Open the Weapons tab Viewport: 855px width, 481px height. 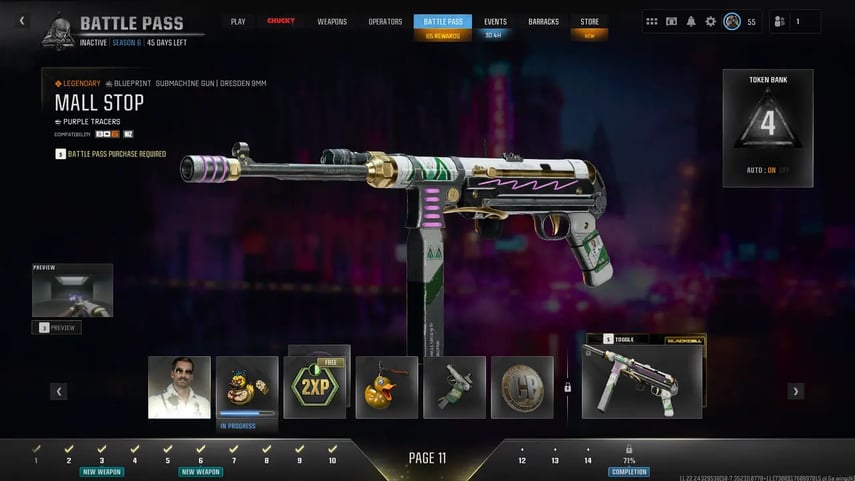[332, 21]
